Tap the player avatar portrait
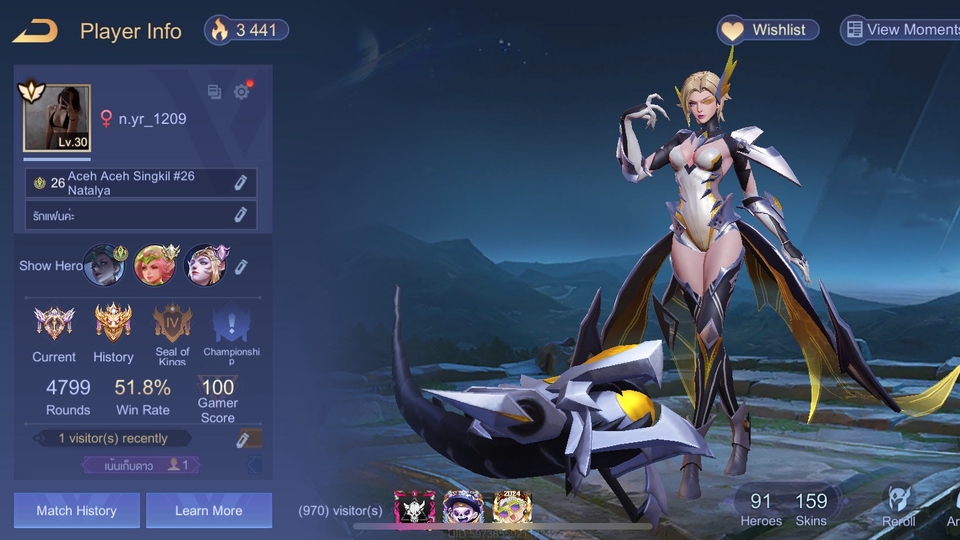 (x=57, y=118)
